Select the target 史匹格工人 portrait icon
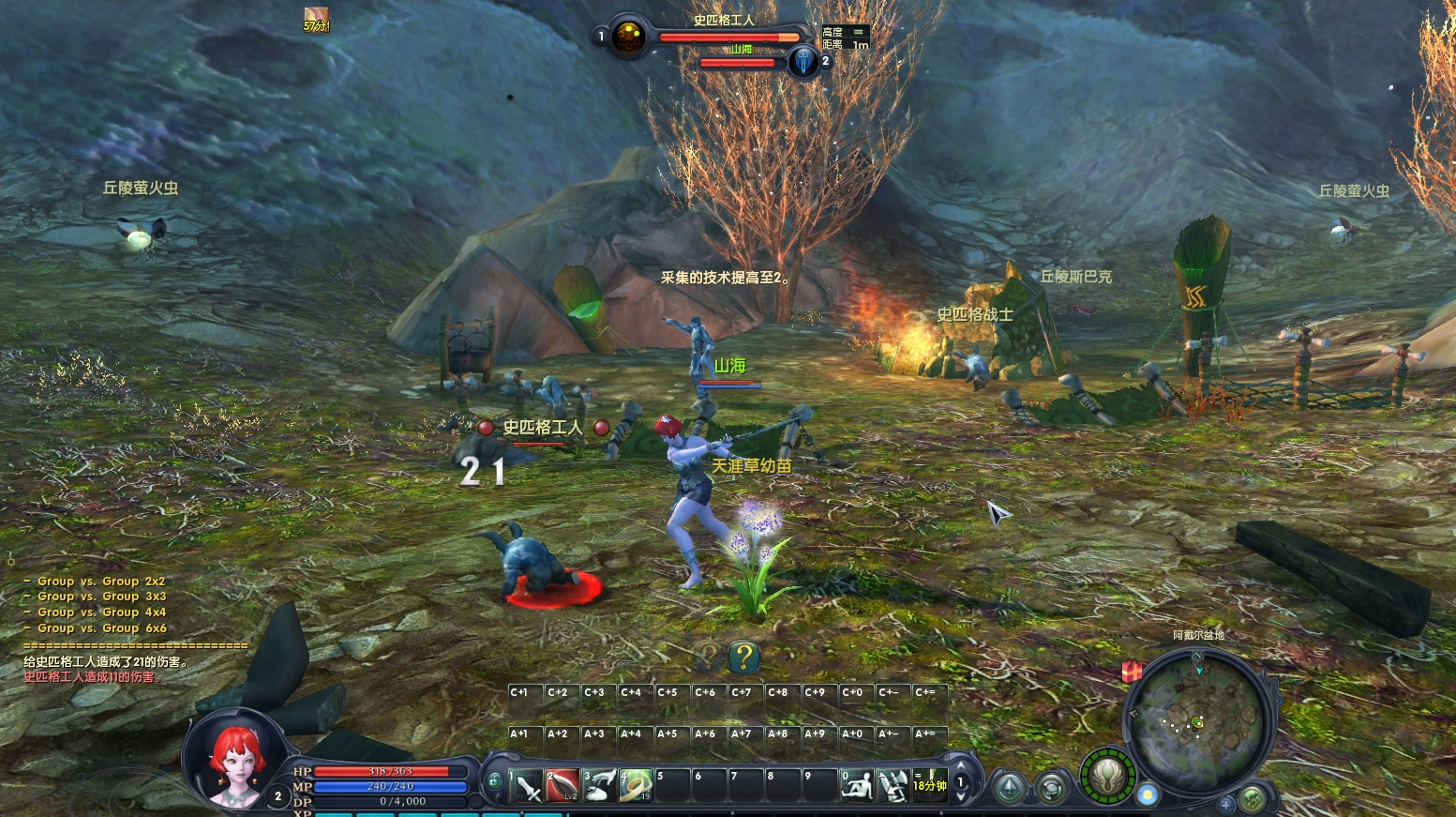The image size is (1456, 817). point(628,37)
